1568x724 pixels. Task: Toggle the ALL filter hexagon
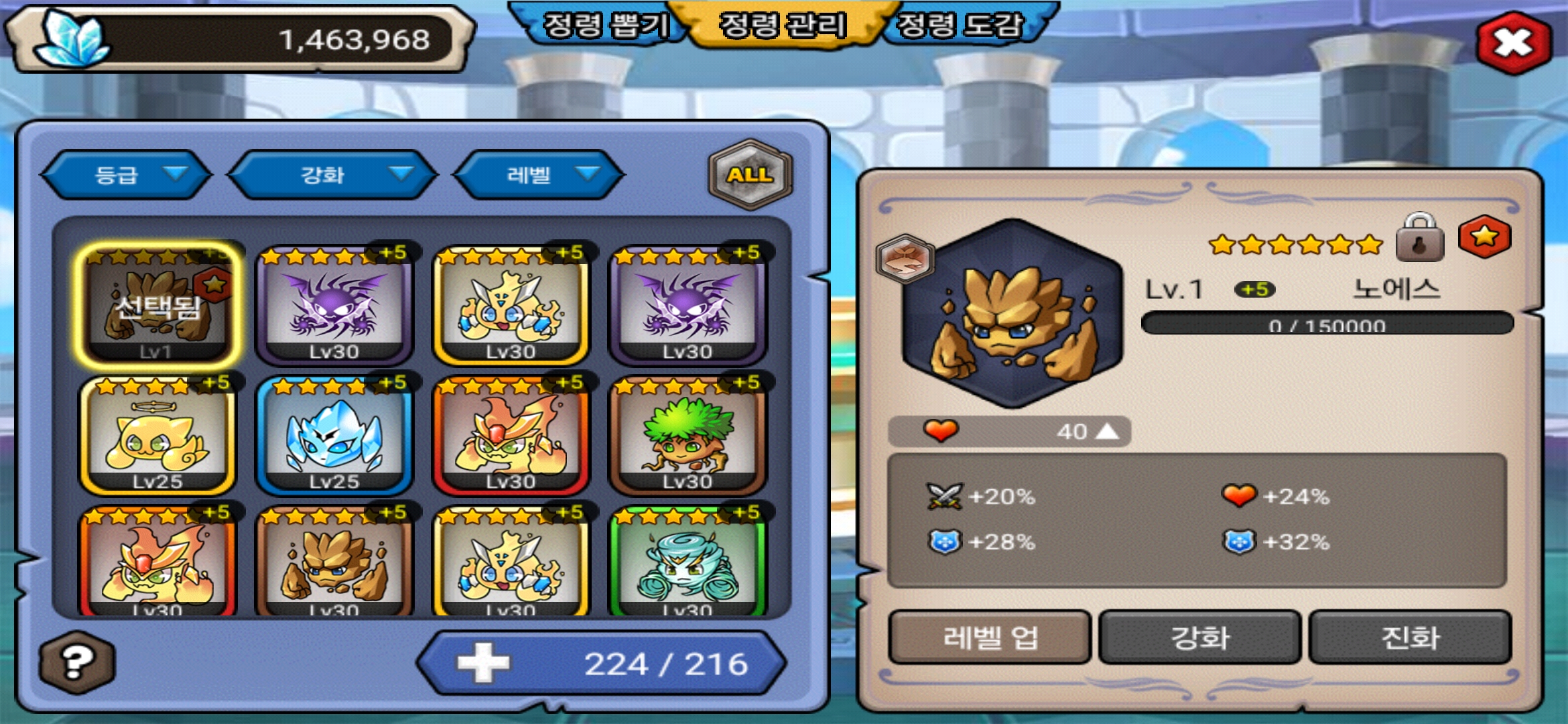(x=750, y=175)
